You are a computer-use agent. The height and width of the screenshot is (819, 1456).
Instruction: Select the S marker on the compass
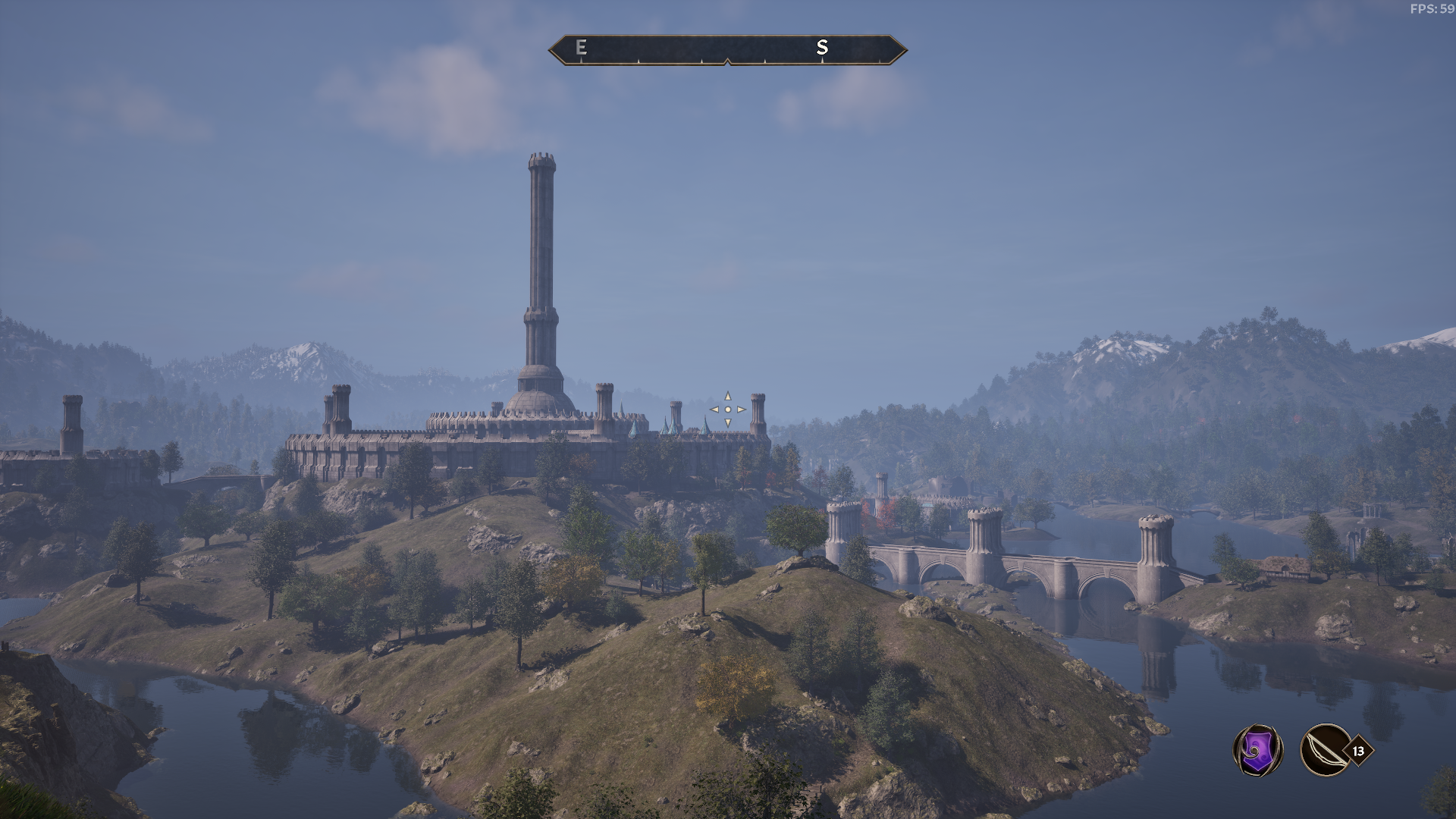pyautogui.click(x=821, y=49)
